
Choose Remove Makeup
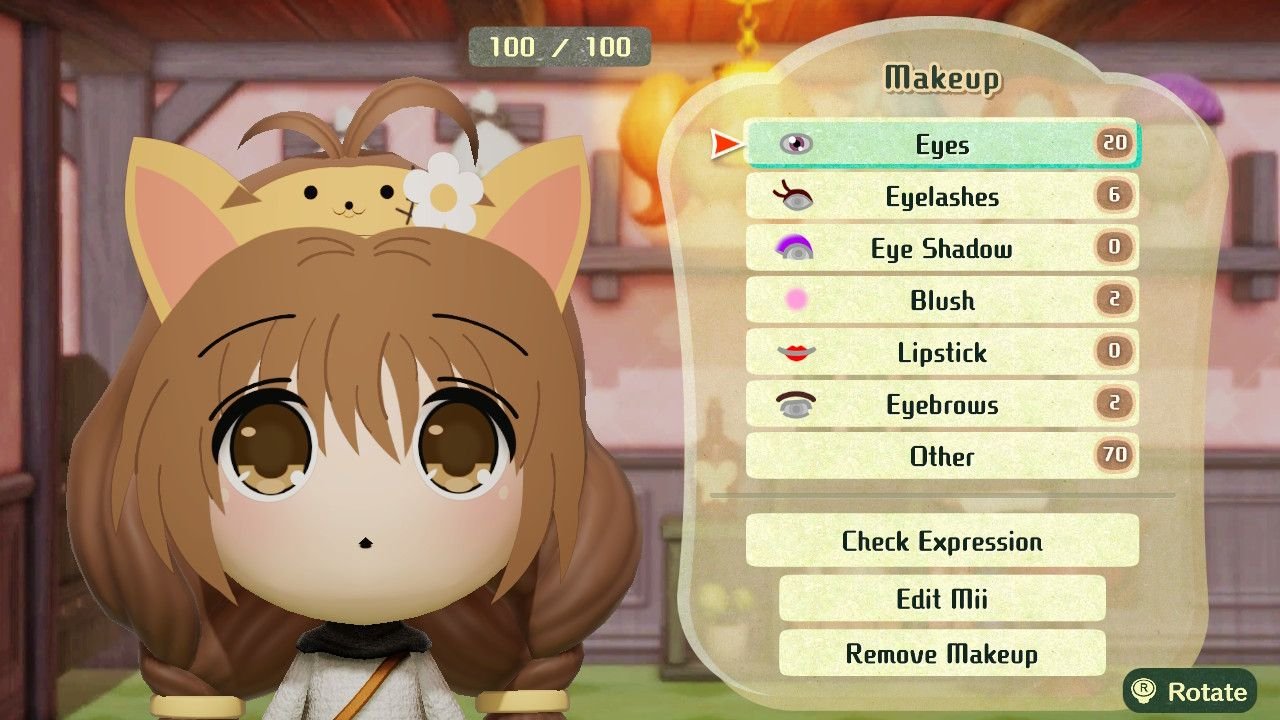coord(941,654)
